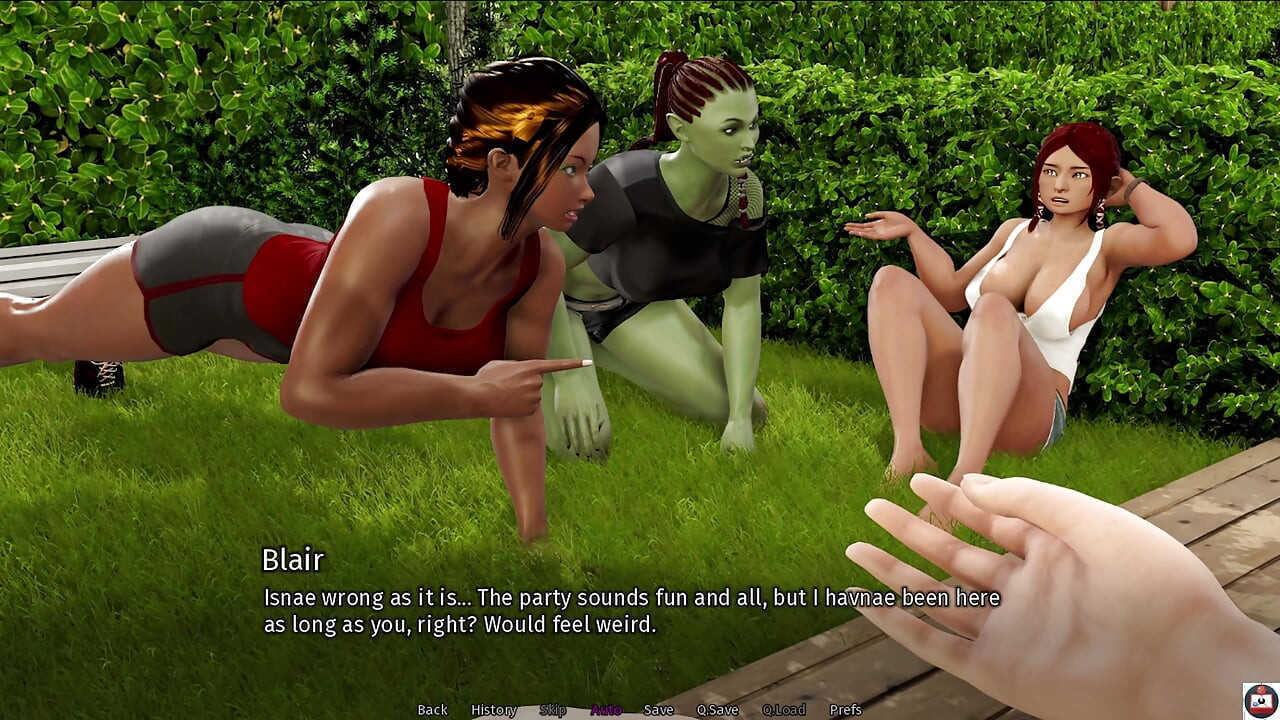Viewport: 1280px width, 720px height.
Task: Quick load with Q.Load
Action: (783, 710)
